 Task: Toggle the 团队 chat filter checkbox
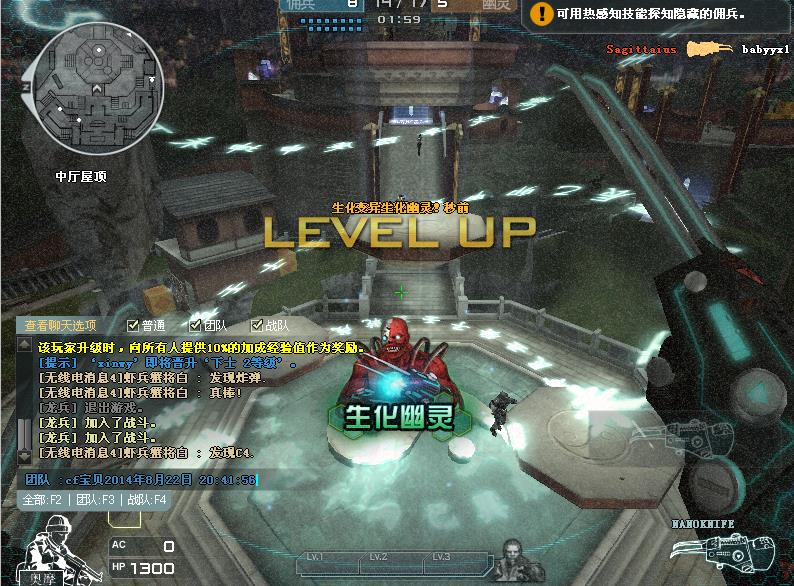pos(195,325)
